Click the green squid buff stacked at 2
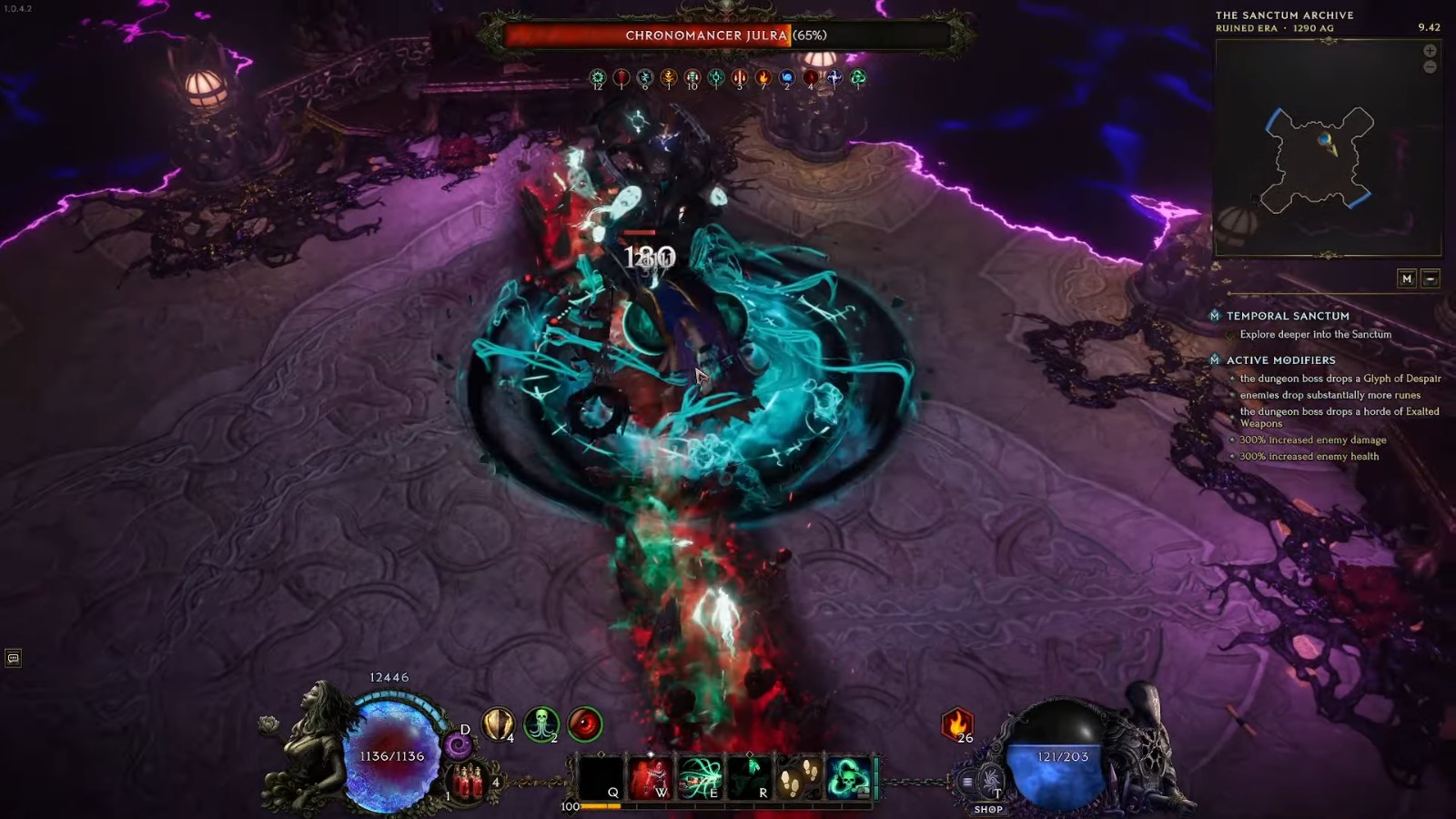The width and height of the screenshot is (1456, 819). (540, 723)
